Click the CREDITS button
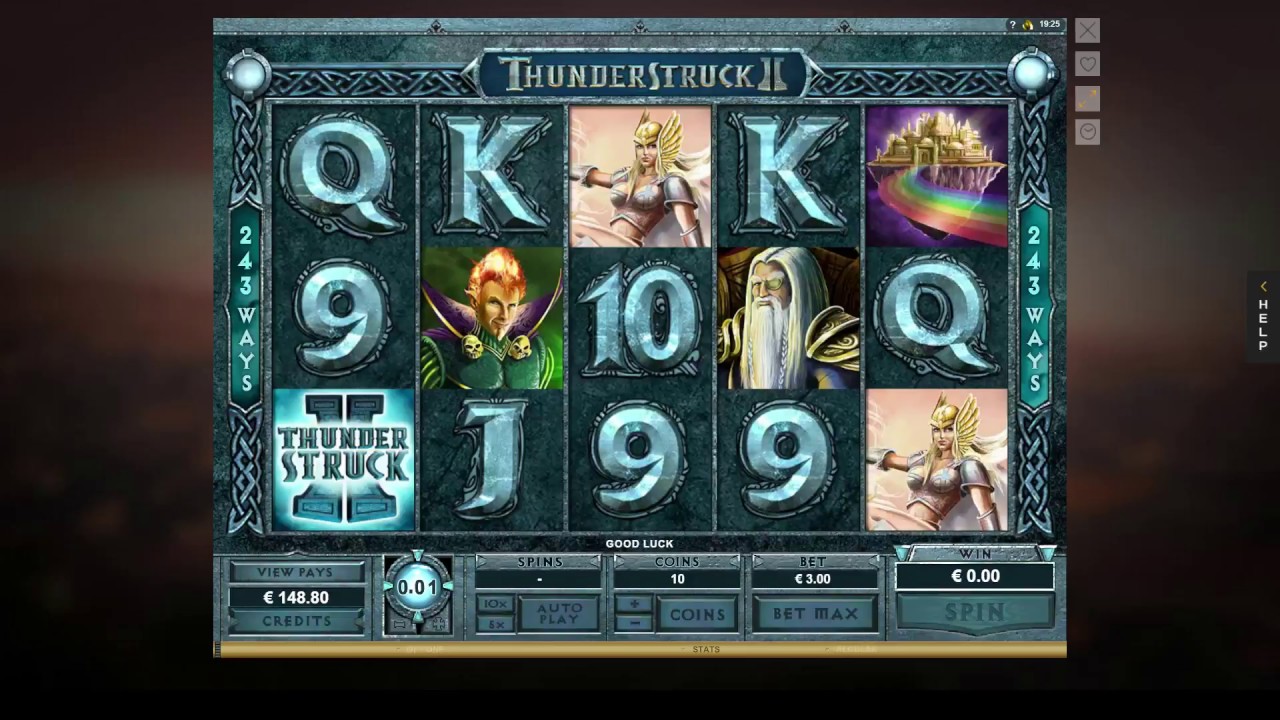Viewport: 1280px width, 720px height. pyautogui.click(x=296, y=621)
